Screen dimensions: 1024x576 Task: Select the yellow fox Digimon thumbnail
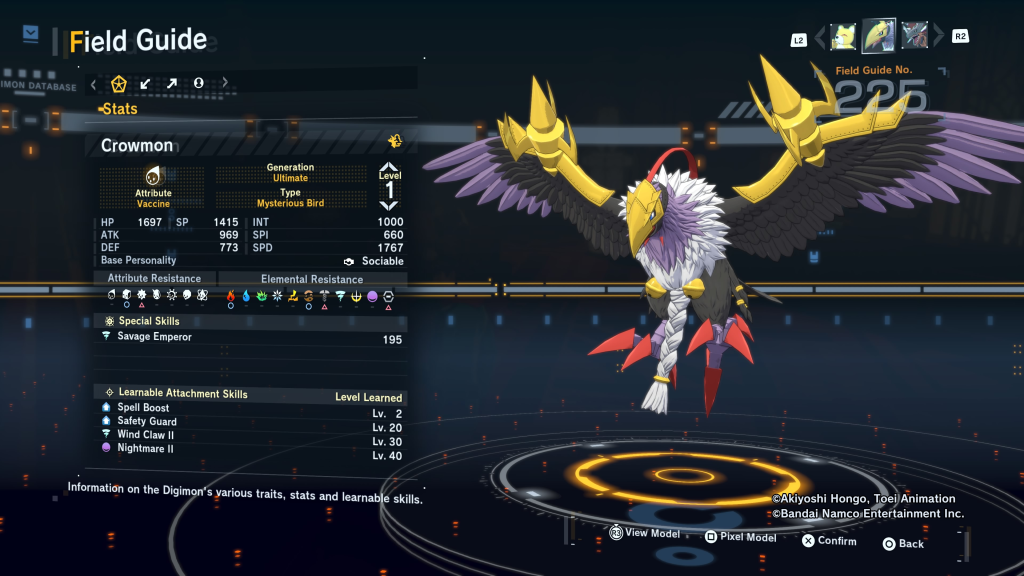(x=843, y=36)
